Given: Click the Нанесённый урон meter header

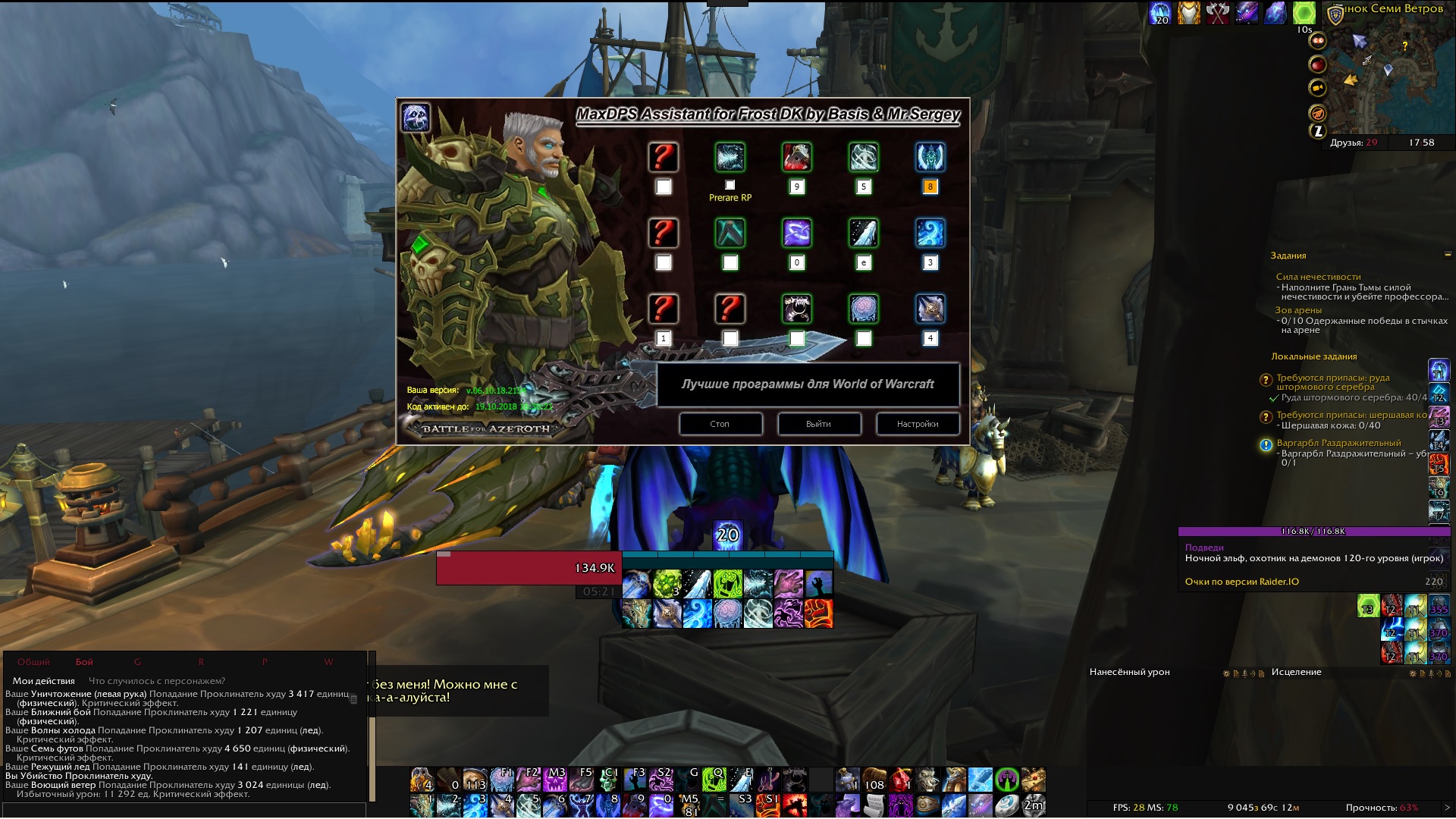Looking at the screenshot, I should coord(1129,672).
